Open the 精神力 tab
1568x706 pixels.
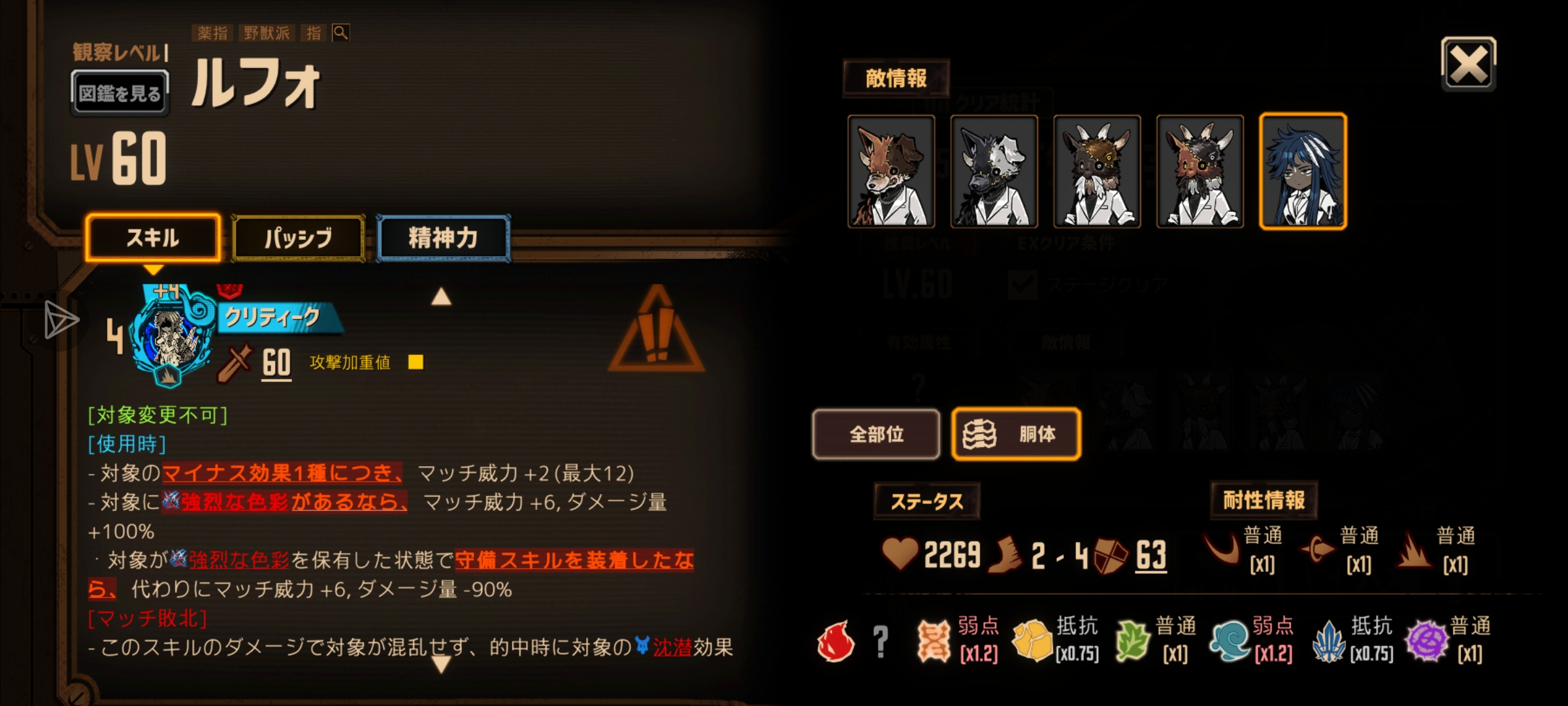click(442, 238)
